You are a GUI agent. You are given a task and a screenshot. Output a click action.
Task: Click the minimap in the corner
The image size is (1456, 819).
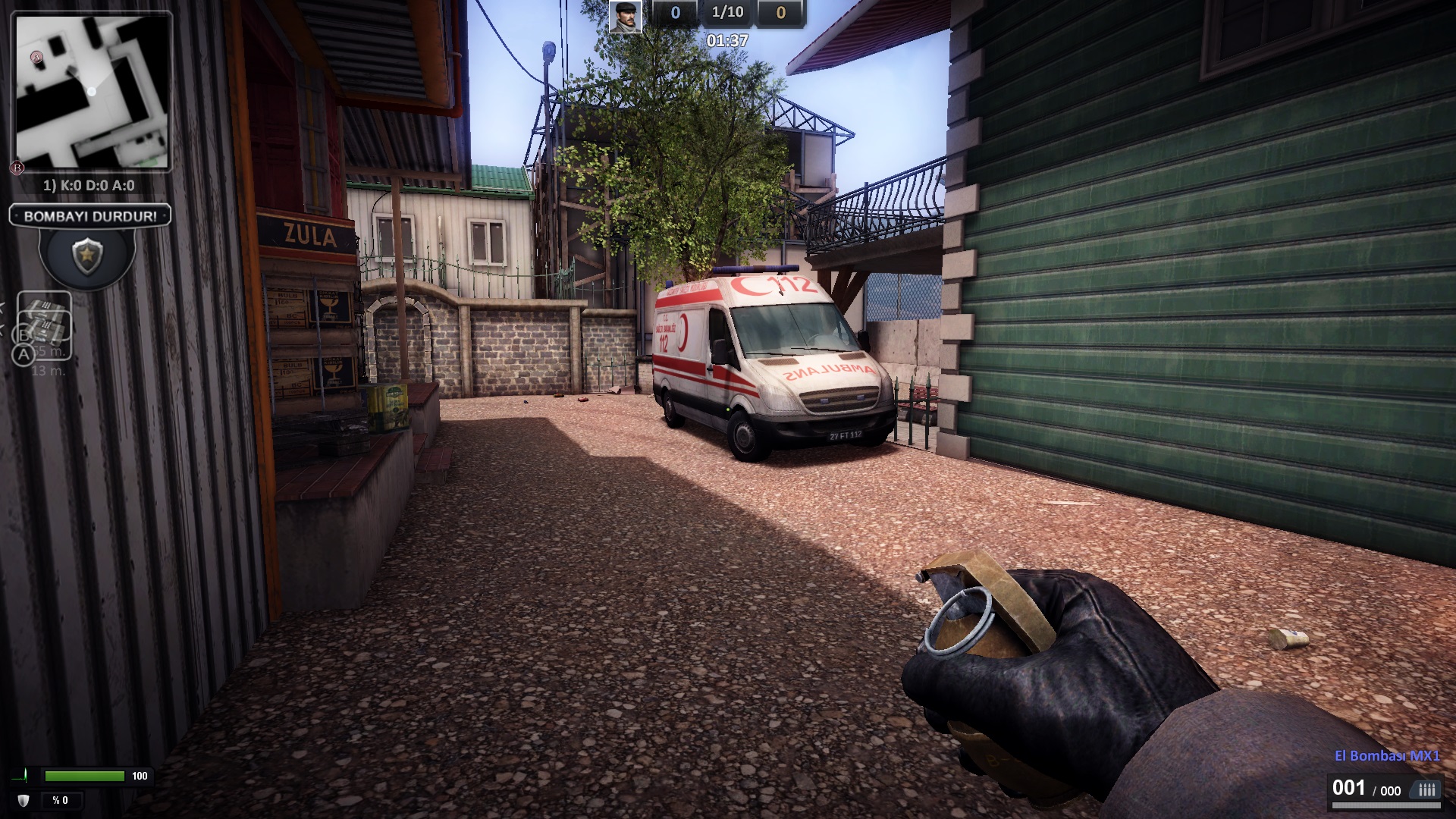pos(91,92)
